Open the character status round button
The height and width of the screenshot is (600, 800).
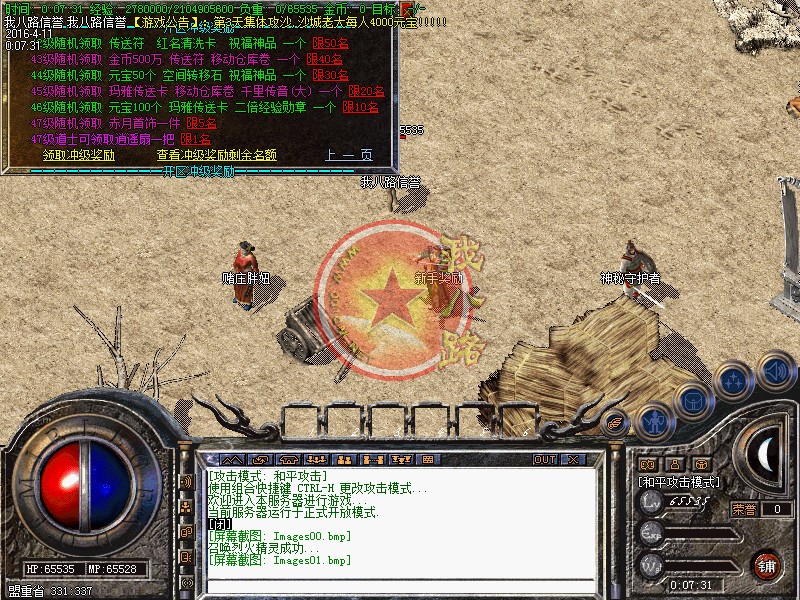point(654,421)
